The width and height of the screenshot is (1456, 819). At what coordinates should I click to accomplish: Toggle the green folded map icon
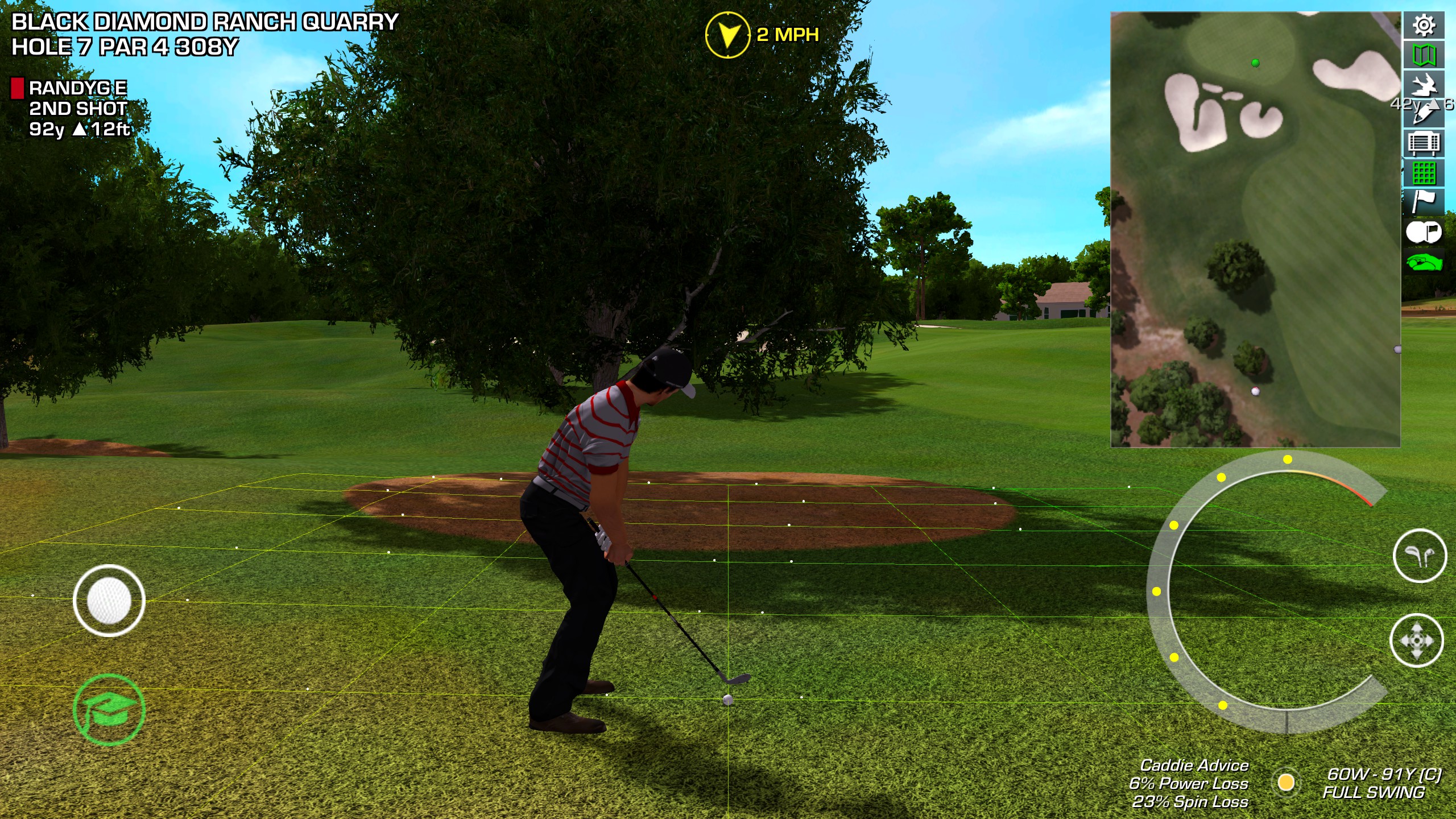[1424, 55]
